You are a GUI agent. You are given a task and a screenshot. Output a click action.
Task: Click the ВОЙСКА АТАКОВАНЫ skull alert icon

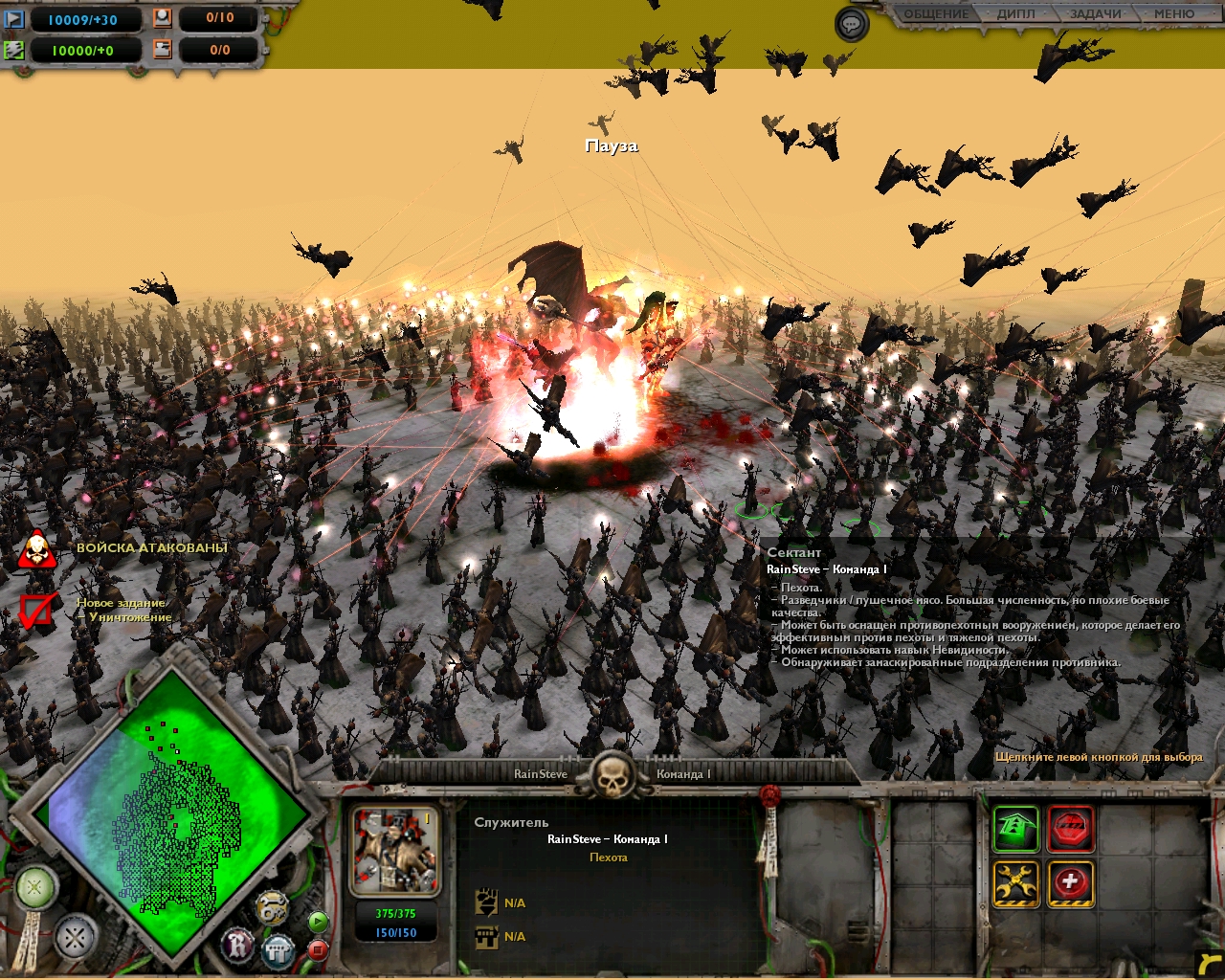(36, 549)
